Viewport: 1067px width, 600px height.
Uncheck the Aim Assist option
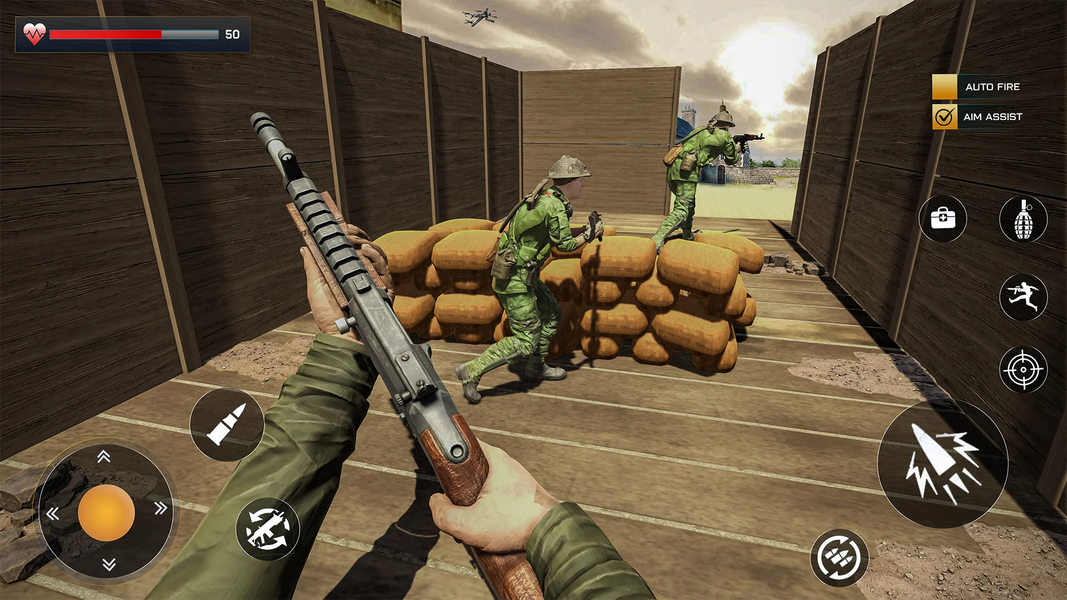(x=945, y=117)
